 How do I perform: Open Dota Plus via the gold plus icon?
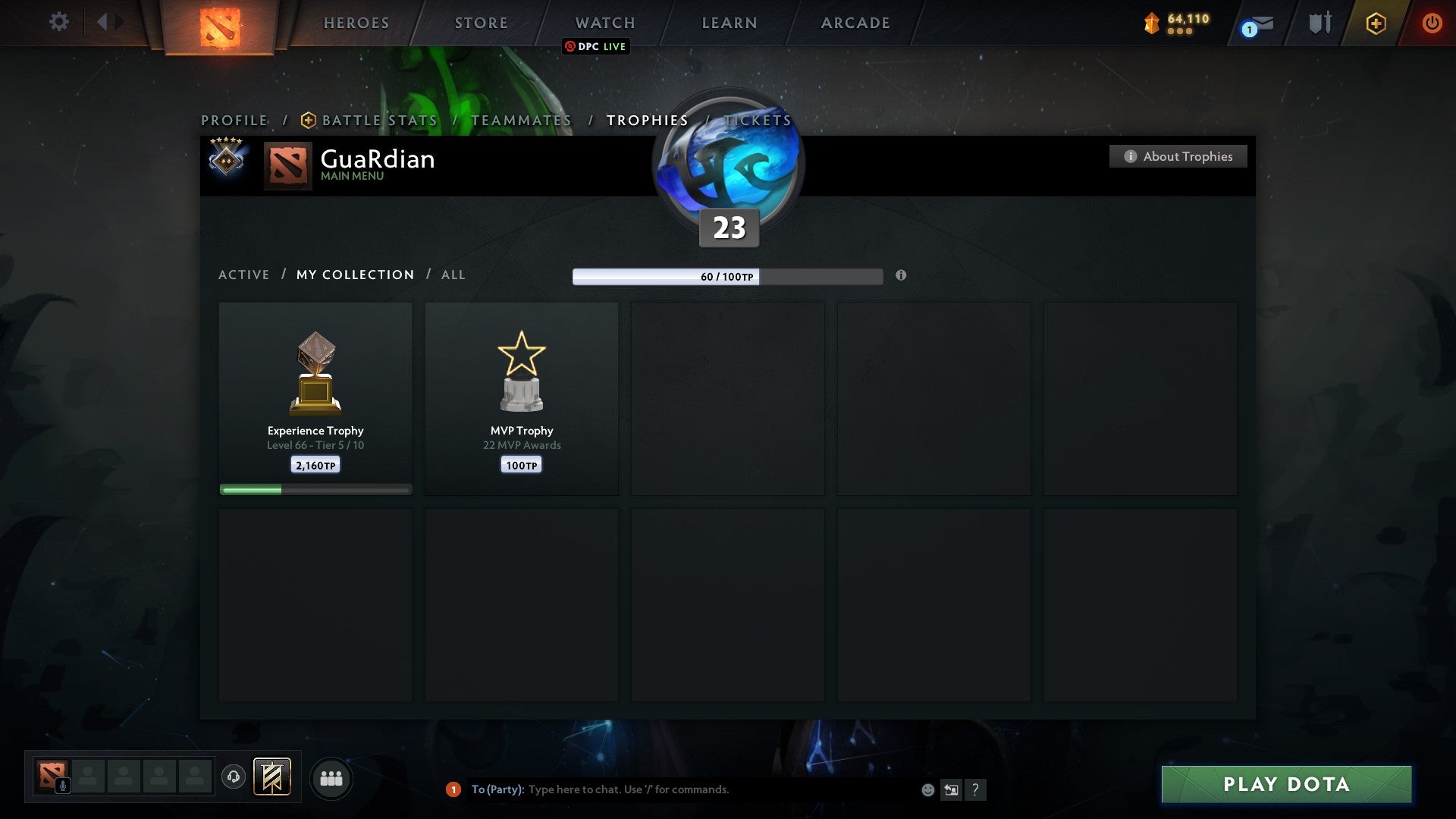coord(1376,24)
